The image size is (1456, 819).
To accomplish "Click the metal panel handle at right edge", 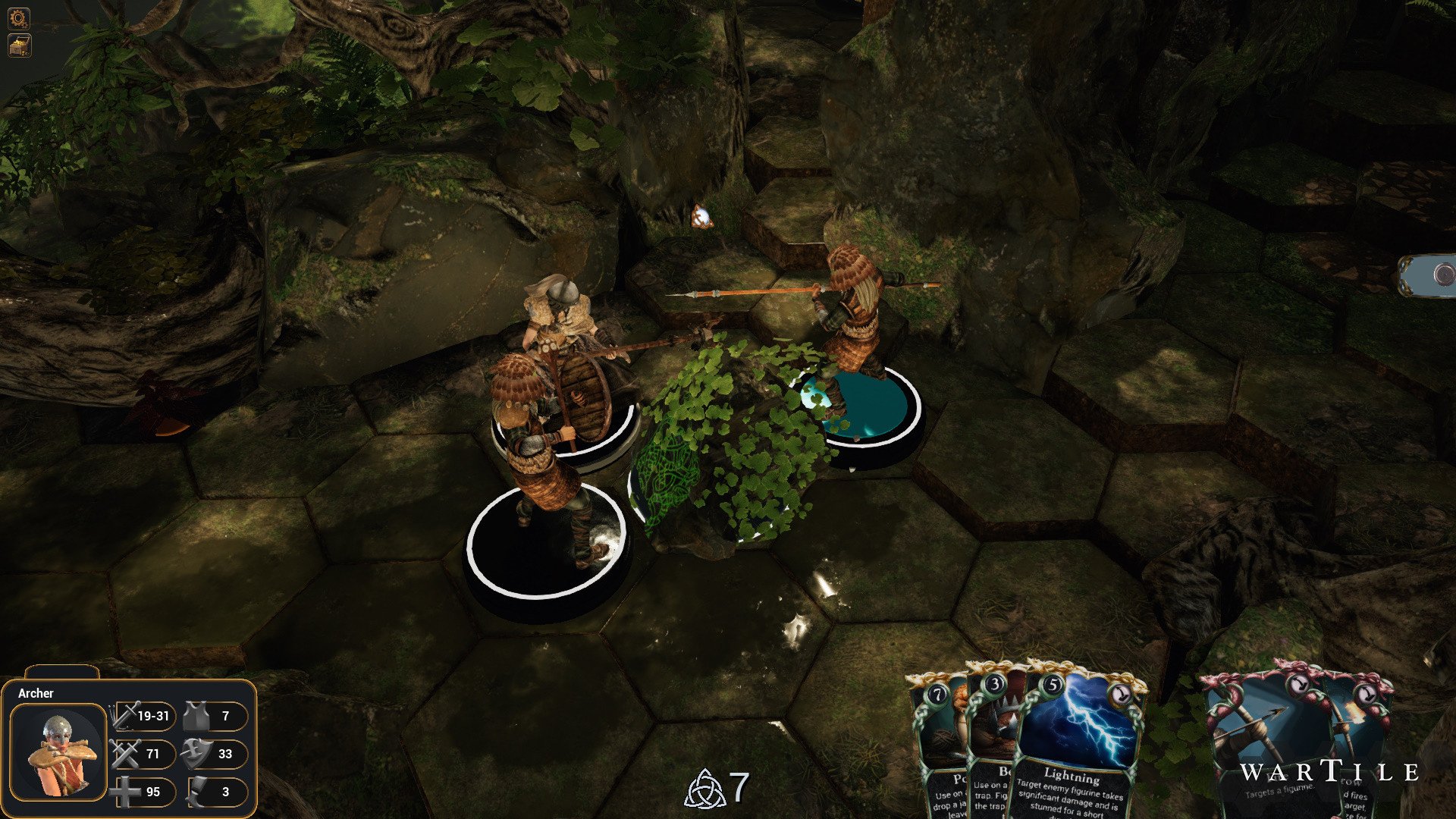I will pyautogui.click(x=1429, y=275).
